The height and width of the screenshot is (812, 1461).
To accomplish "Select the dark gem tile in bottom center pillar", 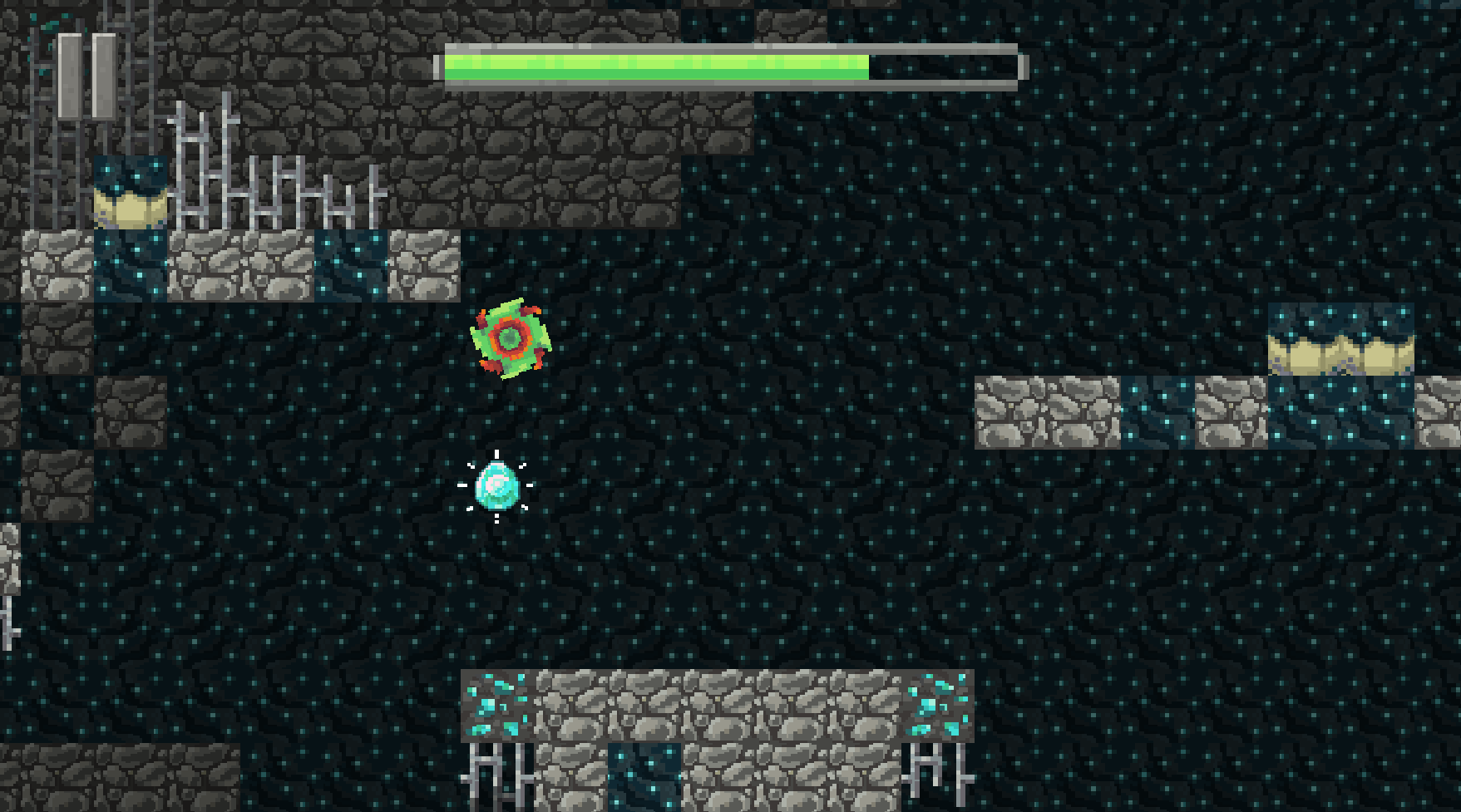I will pos(644,780).
